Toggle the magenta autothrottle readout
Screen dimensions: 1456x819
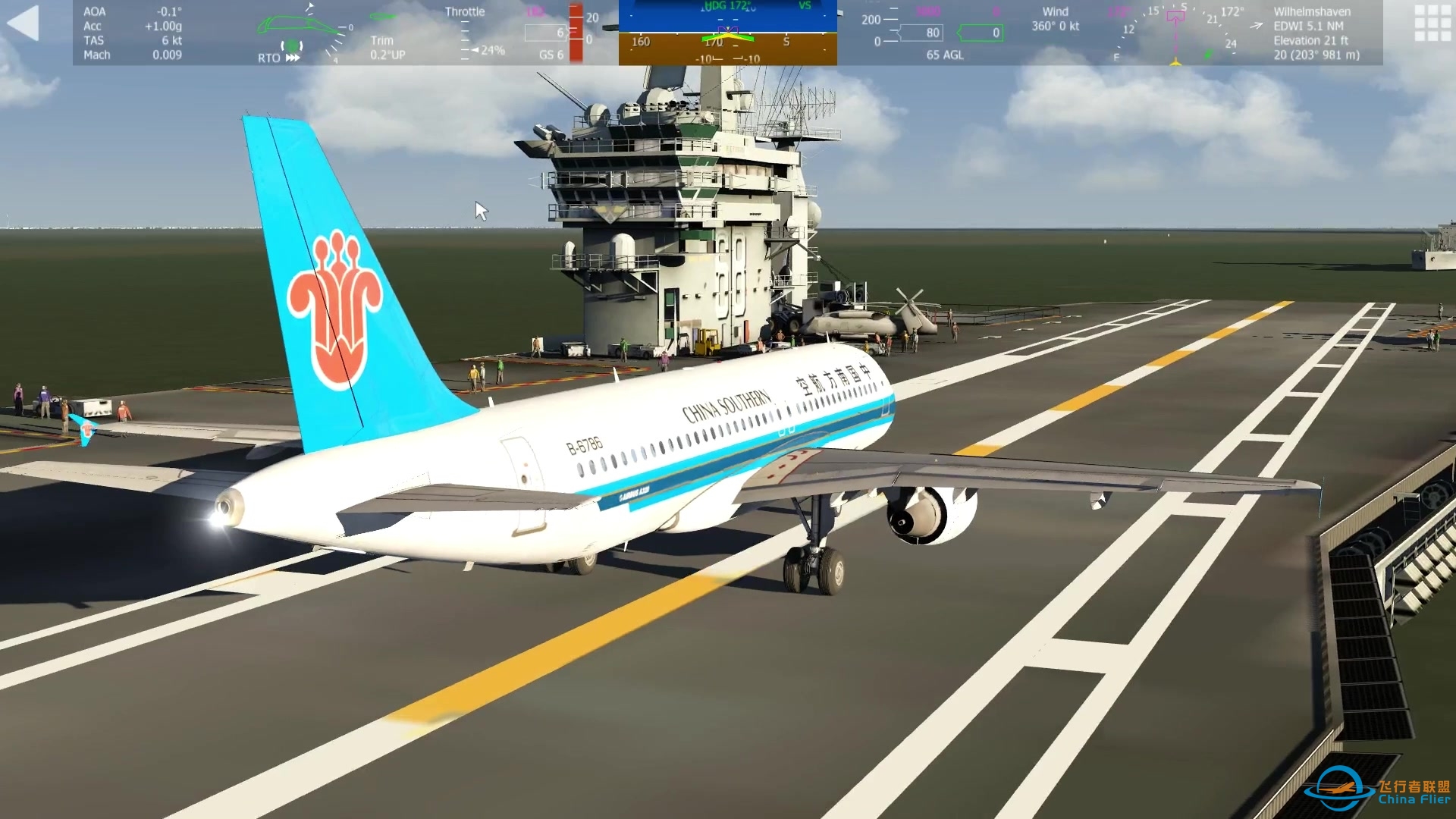point(535,11)
